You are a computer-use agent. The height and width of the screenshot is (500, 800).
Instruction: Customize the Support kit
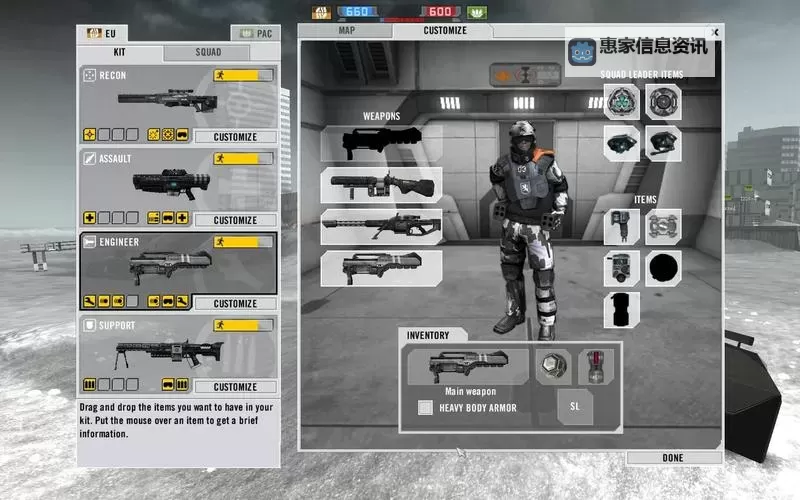[x=235, y=386]
